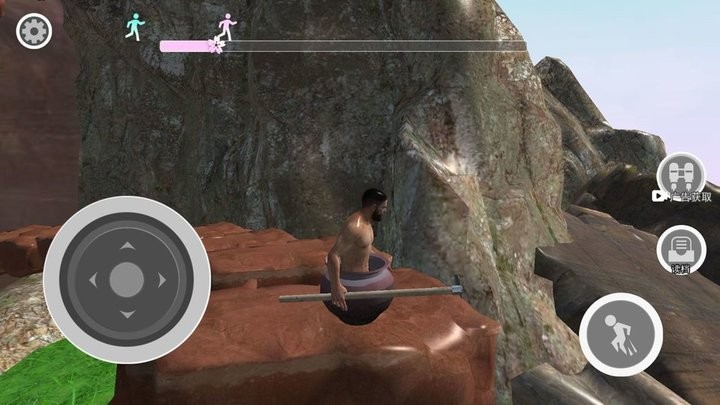Tap the hammer swing action button
The width and height of the screenshot is (720, 405).
(620, 334)
